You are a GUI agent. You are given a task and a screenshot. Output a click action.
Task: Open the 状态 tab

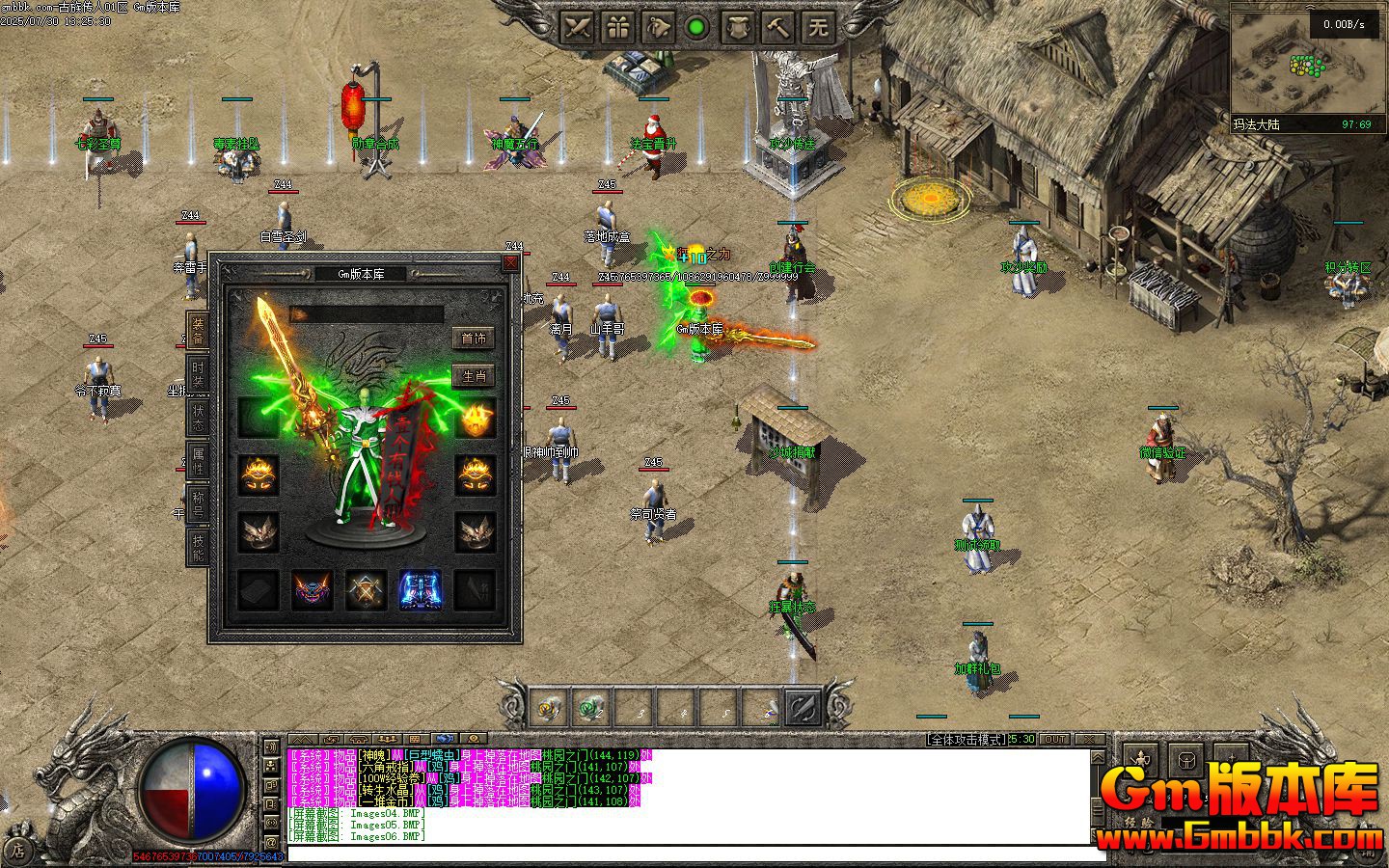point(198,418)
